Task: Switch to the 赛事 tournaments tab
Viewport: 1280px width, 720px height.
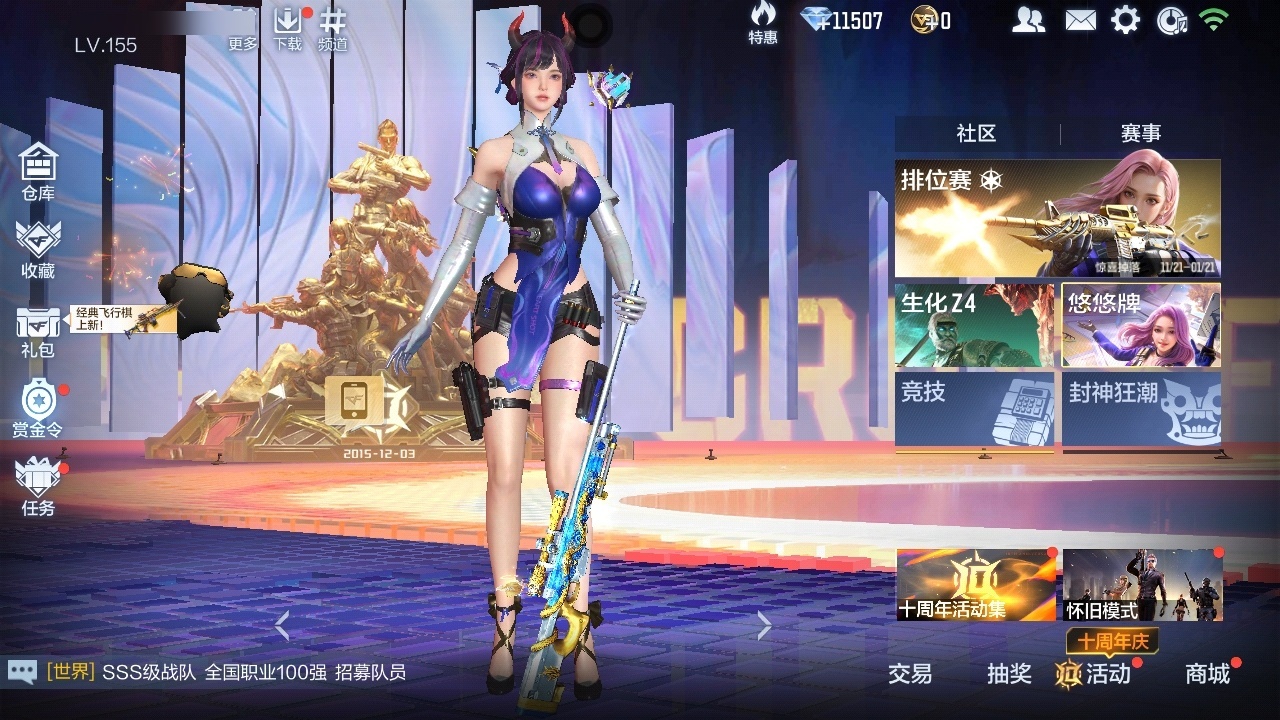Action: 1141,134
